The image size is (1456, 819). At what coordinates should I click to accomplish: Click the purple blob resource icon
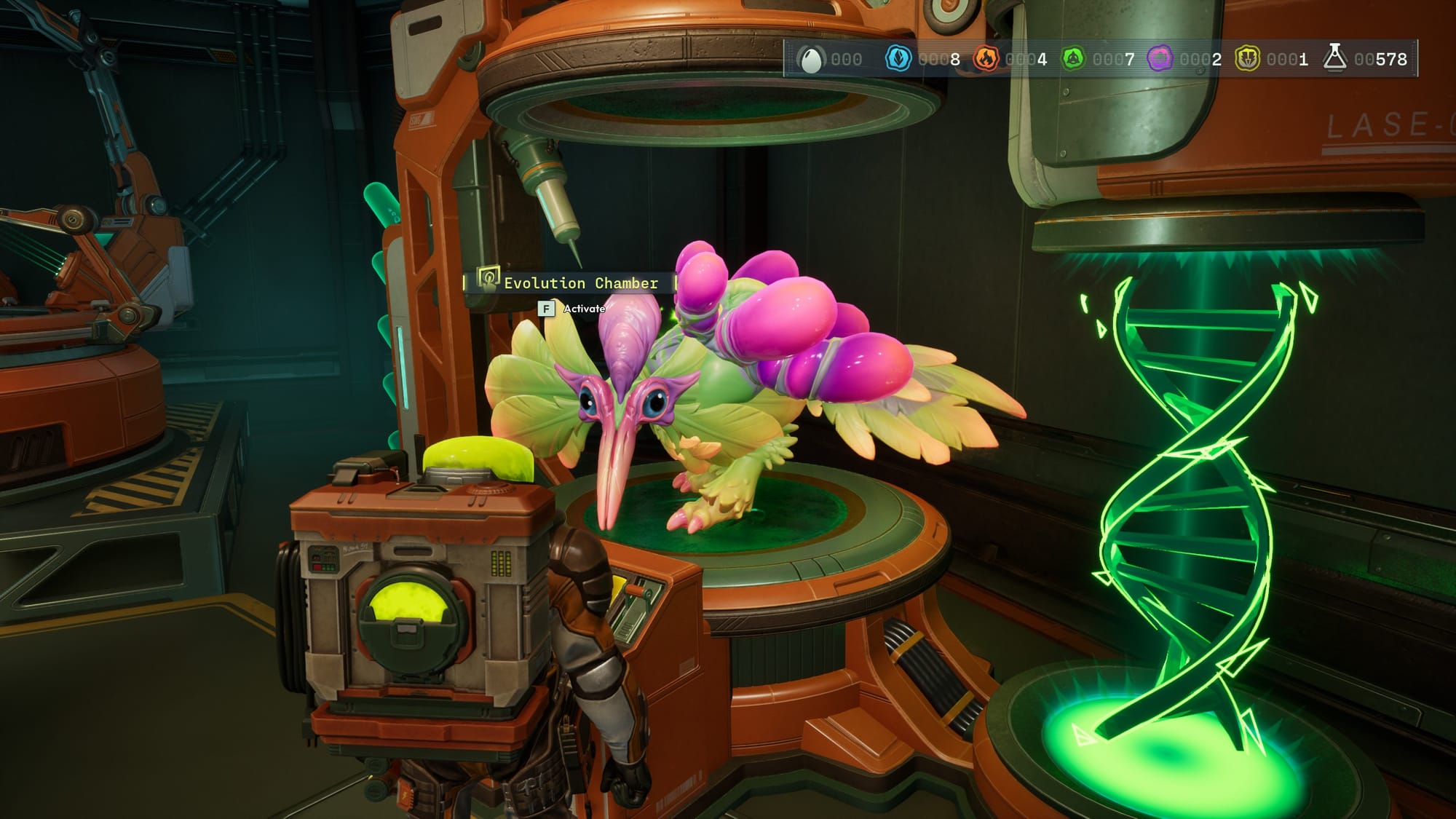[x=1160, y=59]
